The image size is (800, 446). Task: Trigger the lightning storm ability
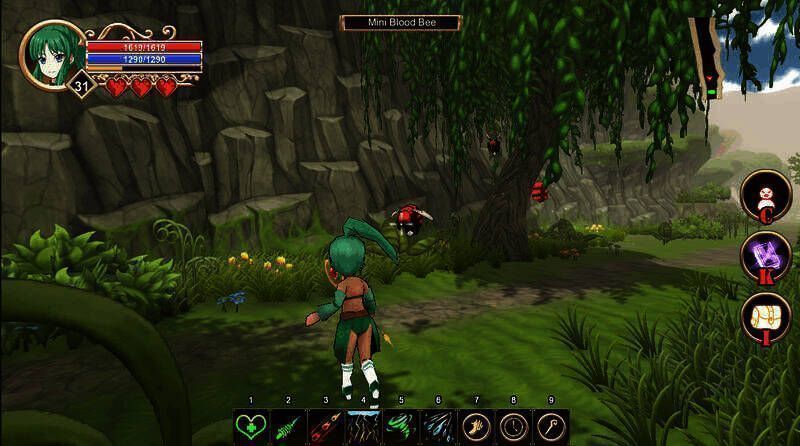tap(363, 425)
